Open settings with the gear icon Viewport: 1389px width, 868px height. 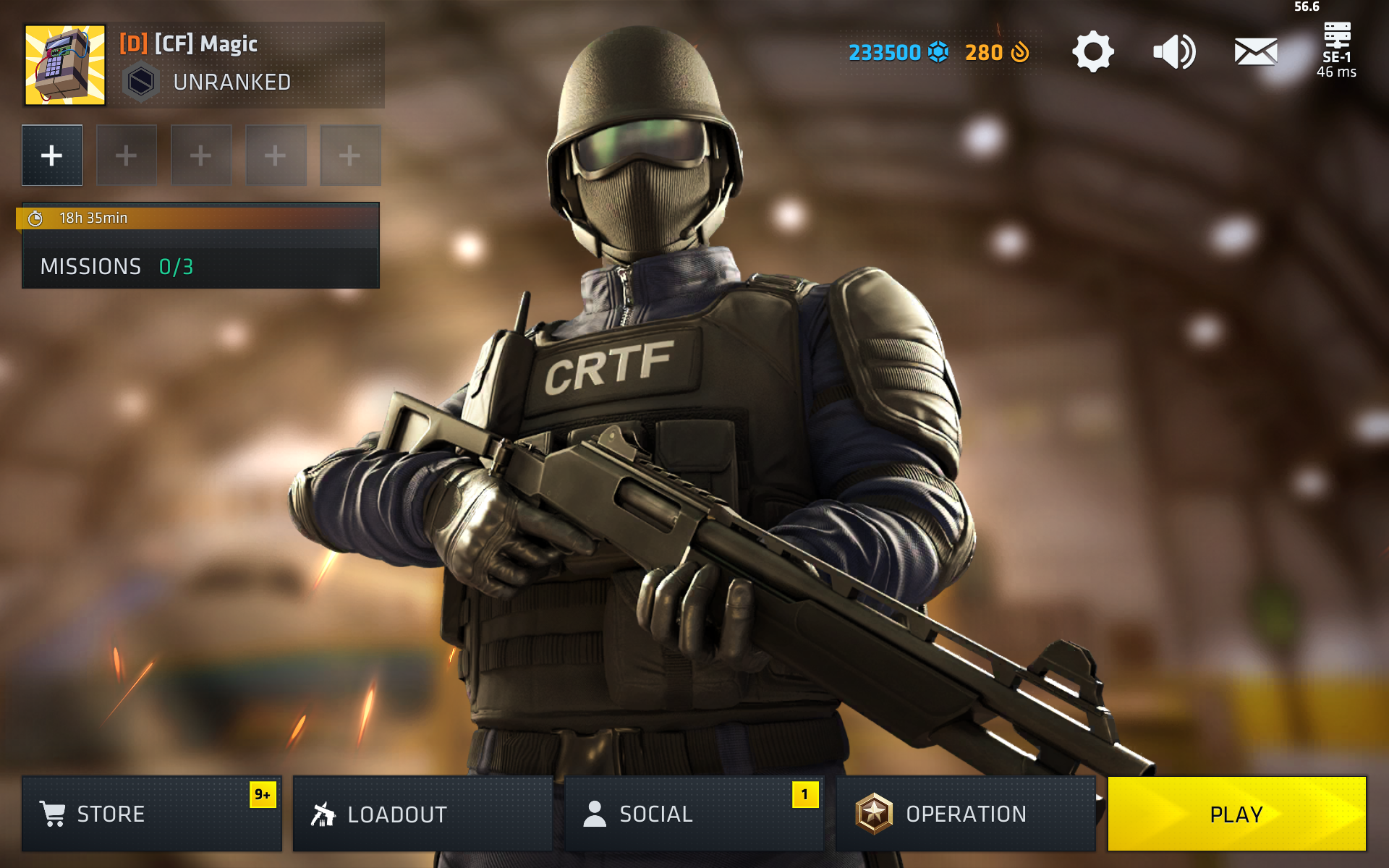[x=1092, y=52]
